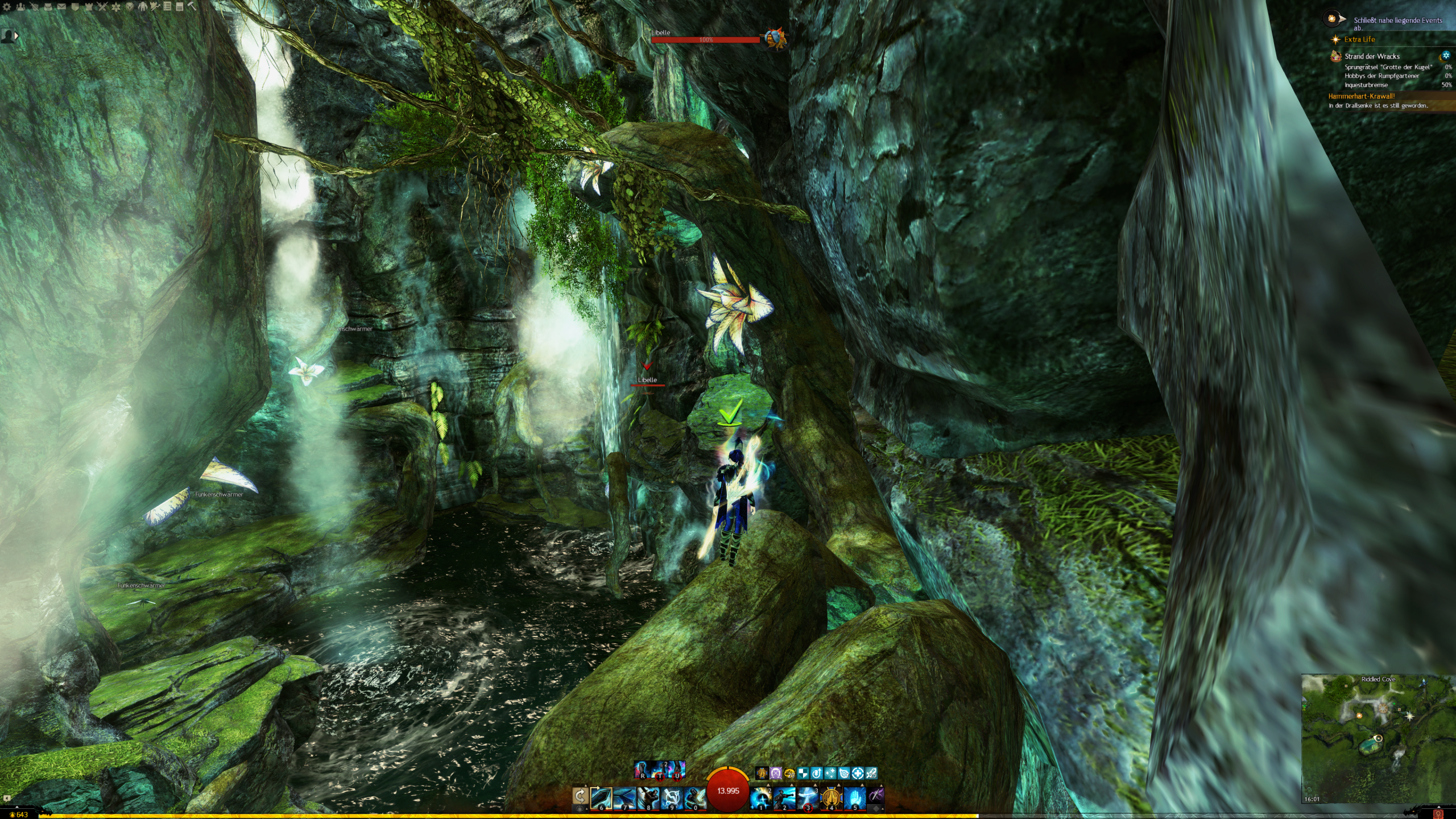
Task: Open the hammer crafting icon
Action: pyautogui.click(x=192, y=6)
